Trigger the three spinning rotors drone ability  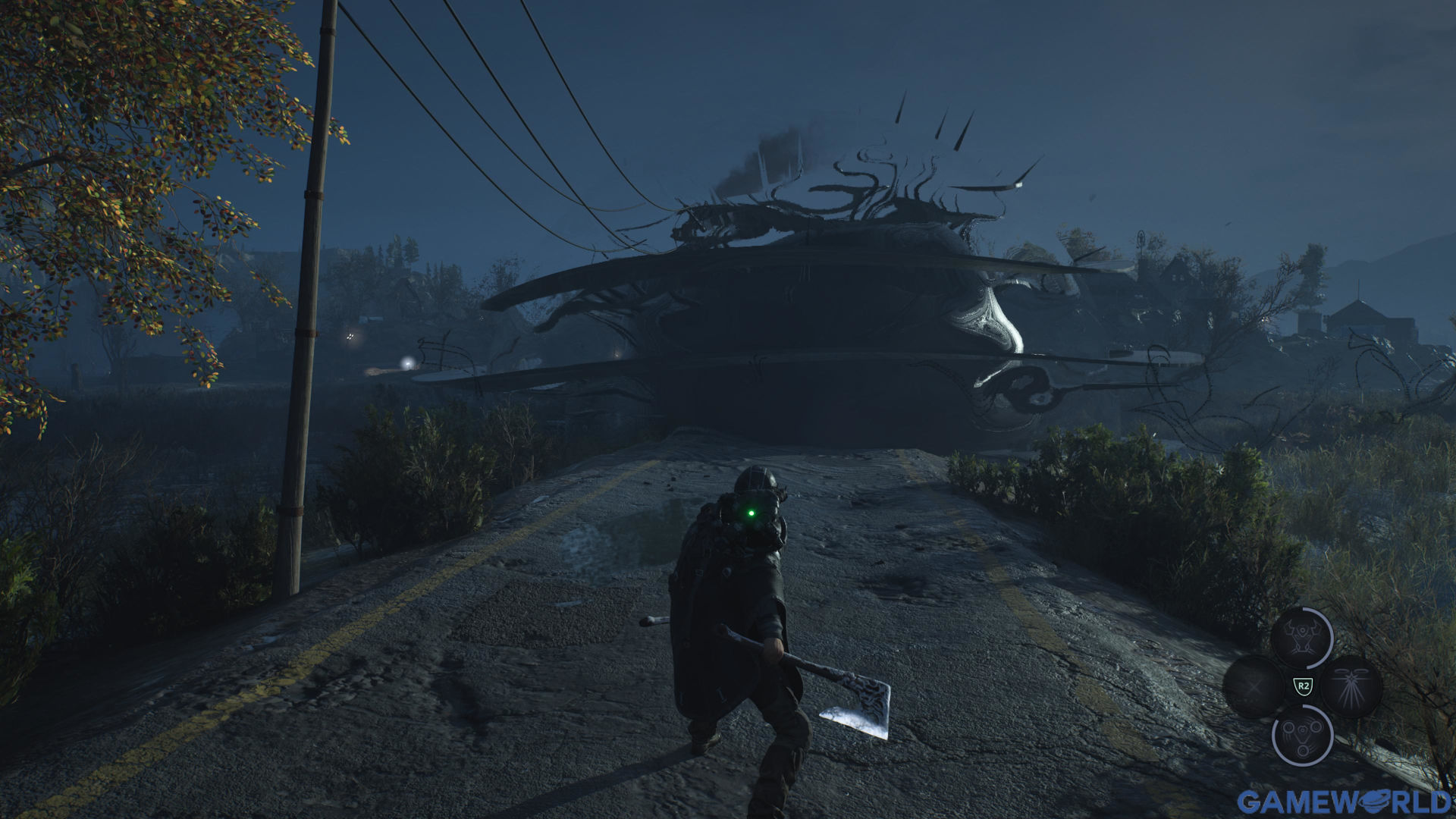click(x=1301, y=735)
